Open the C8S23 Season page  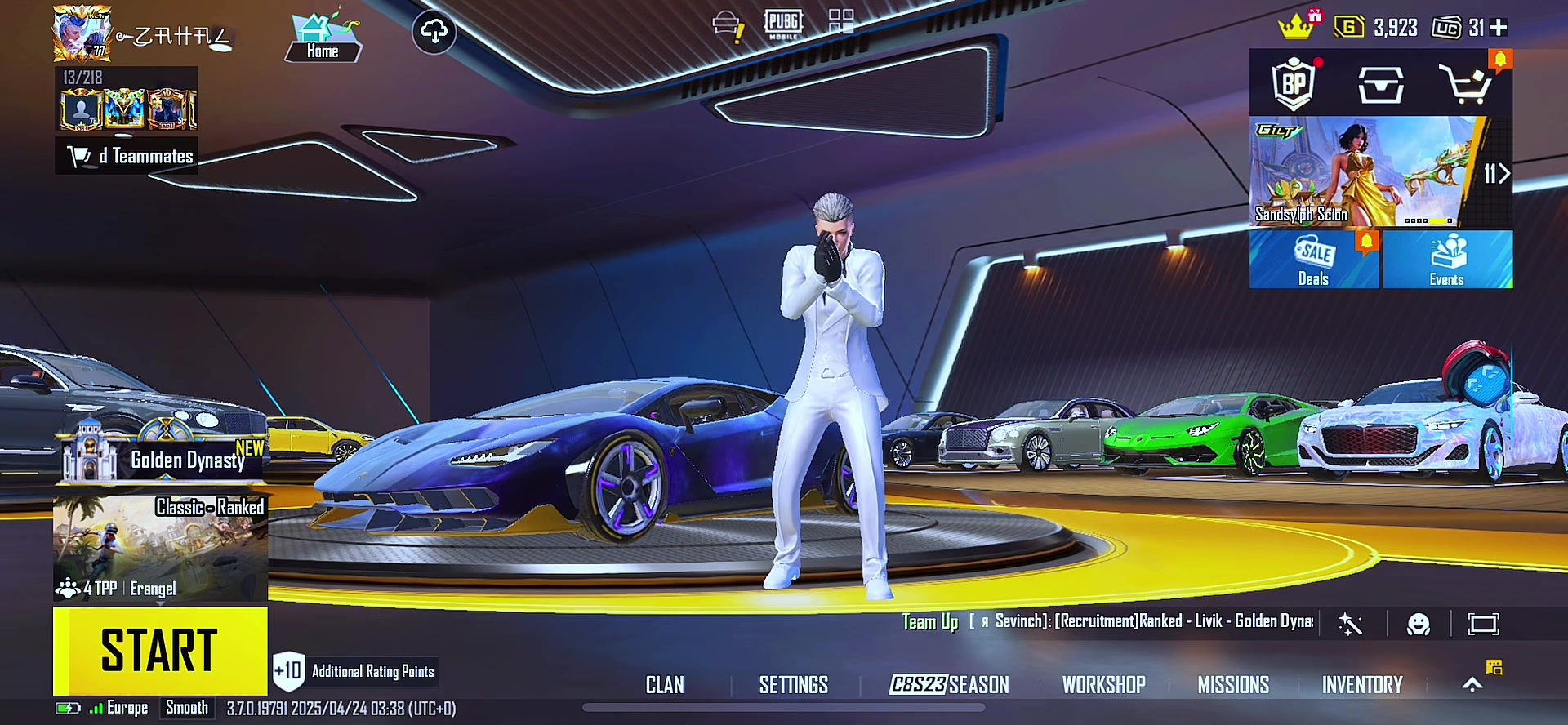pos(949,685)
